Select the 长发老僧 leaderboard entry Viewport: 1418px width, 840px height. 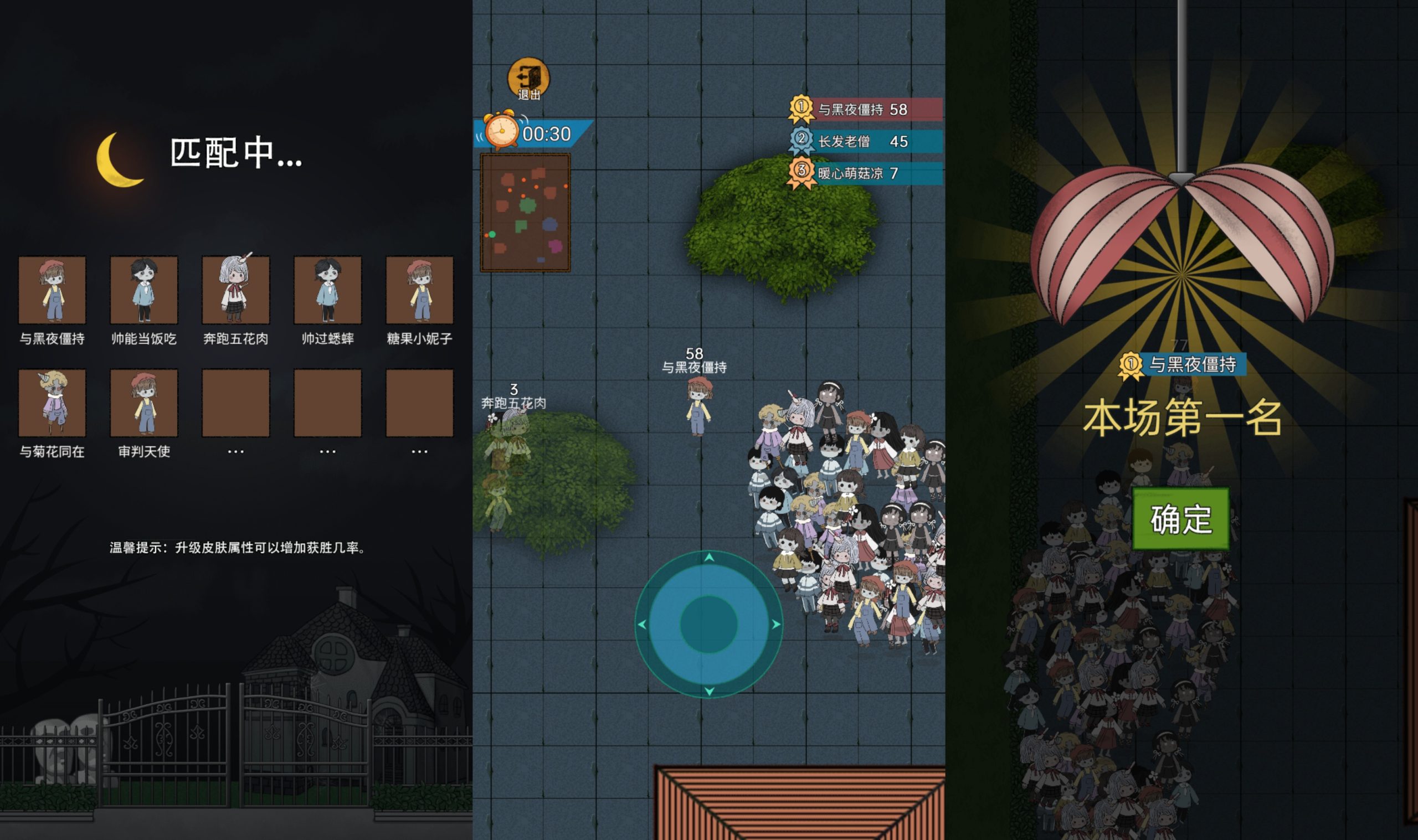coord(866,141)
